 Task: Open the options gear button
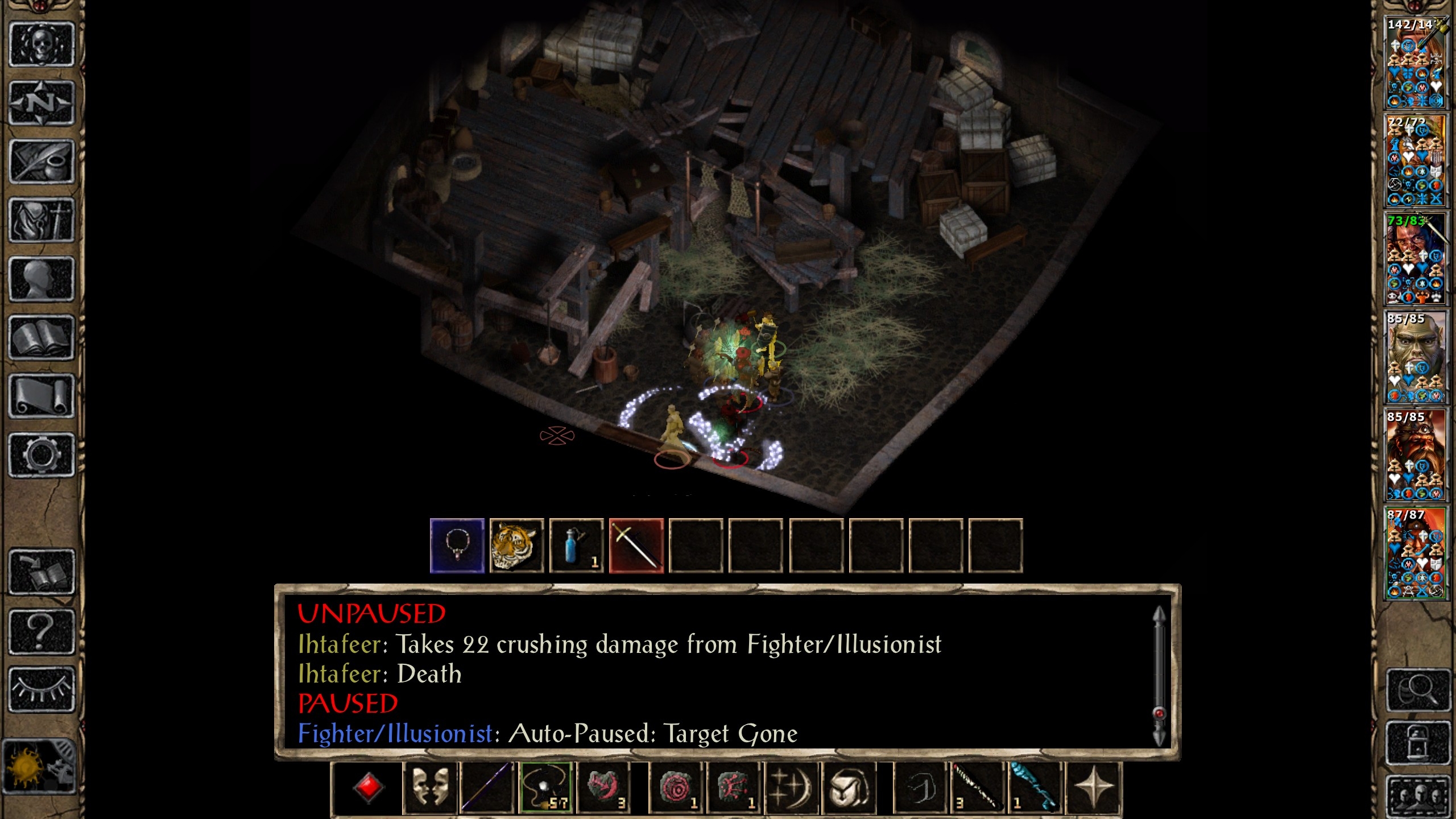tap(42, 455)
